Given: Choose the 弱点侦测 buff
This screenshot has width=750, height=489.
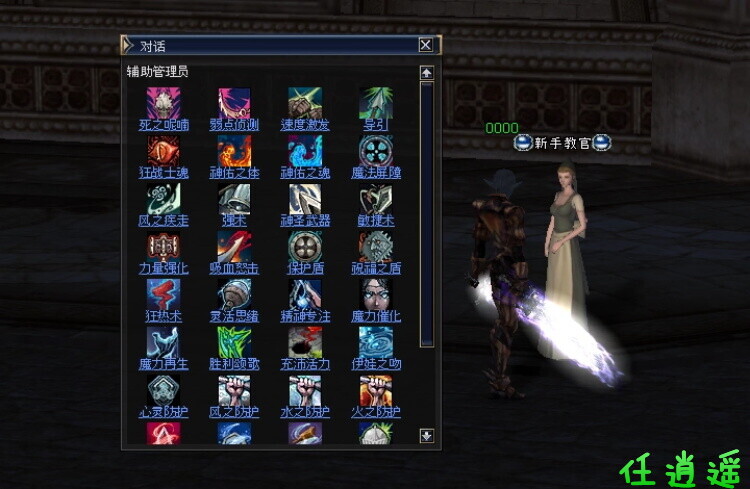Looking at the screenshot, I should pos(234,103).
